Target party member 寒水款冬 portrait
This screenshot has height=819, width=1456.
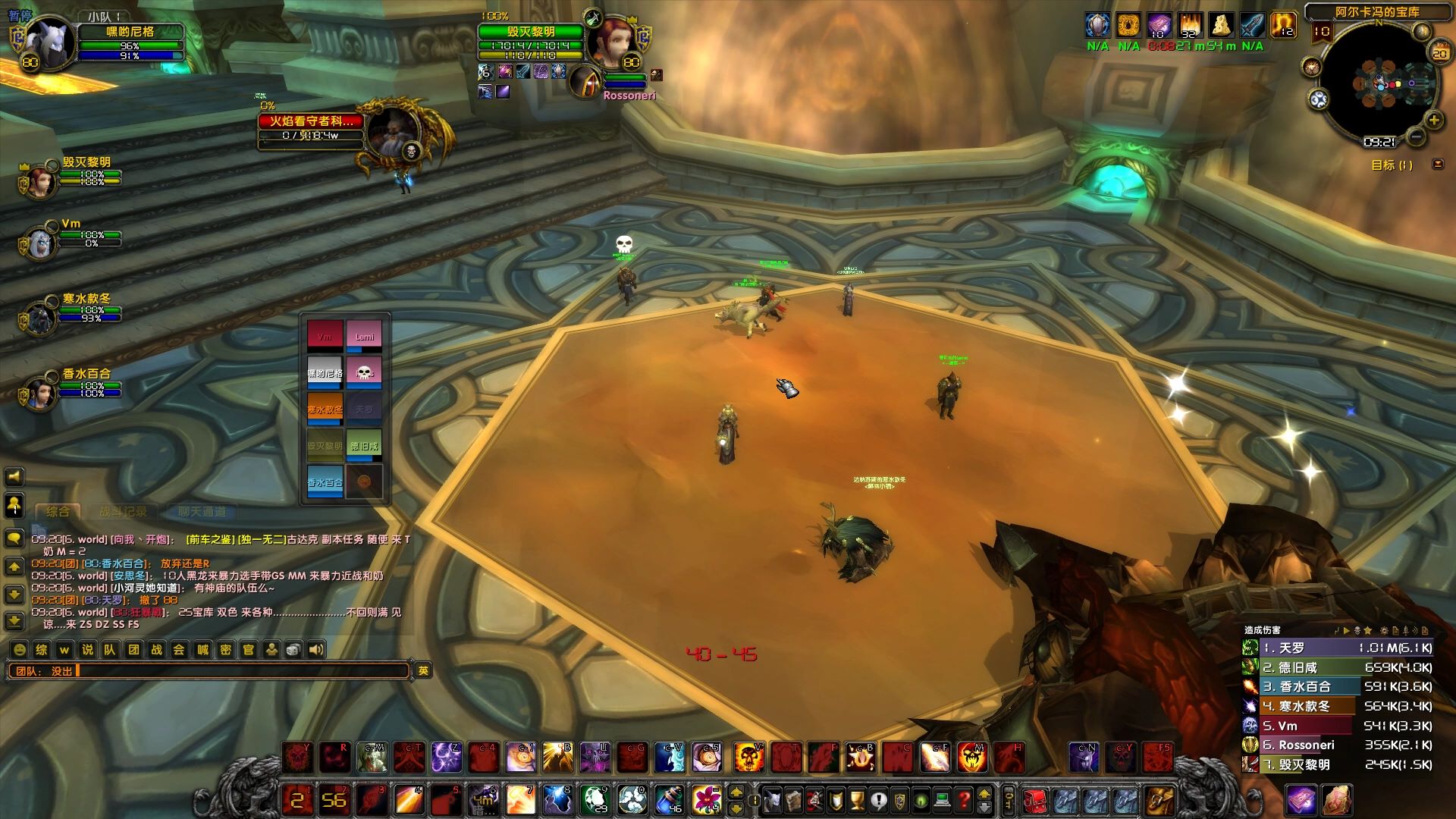tap(40, 316)
